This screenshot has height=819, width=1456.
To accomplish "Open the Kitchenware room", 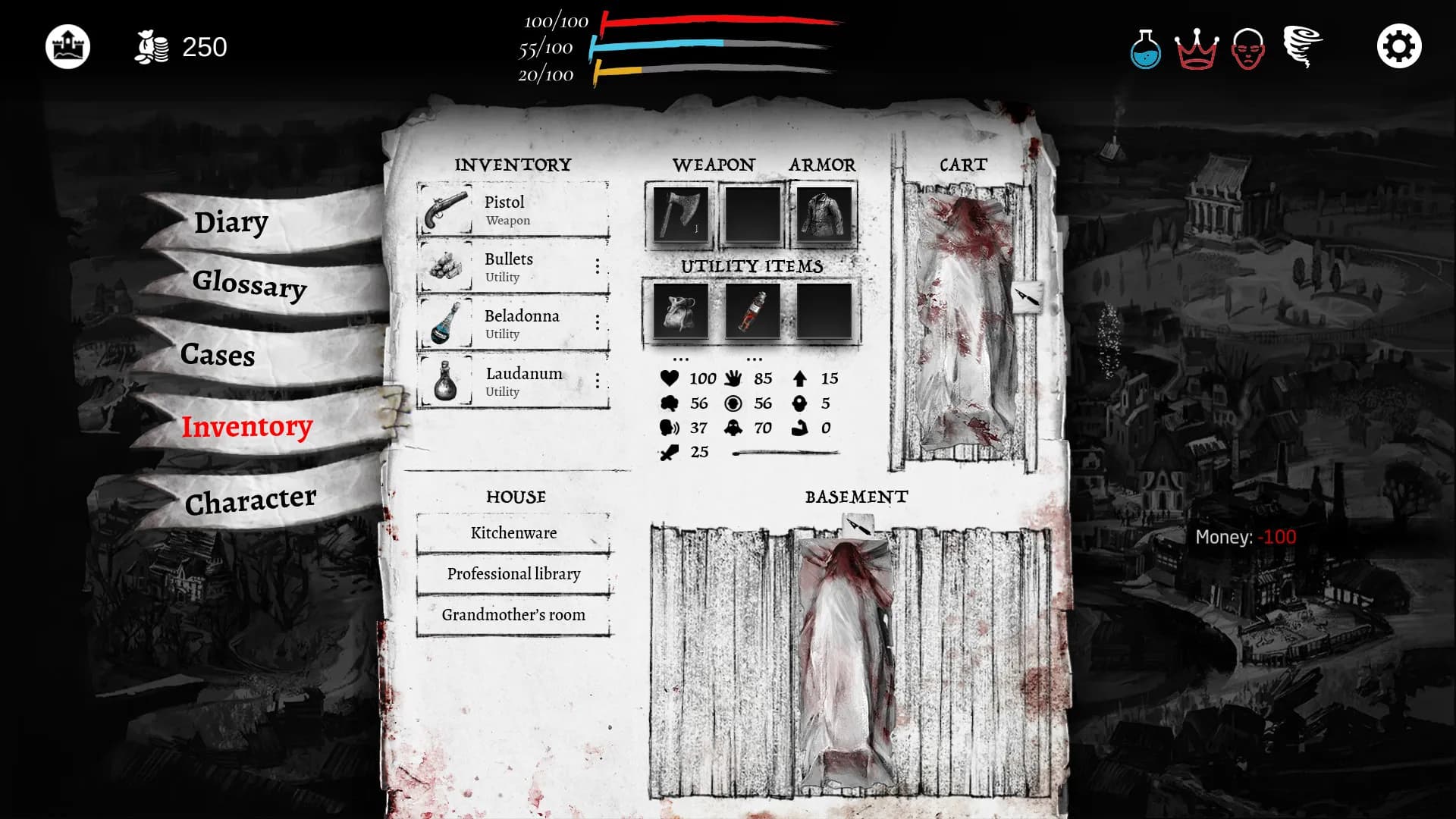I will (514, 533).
